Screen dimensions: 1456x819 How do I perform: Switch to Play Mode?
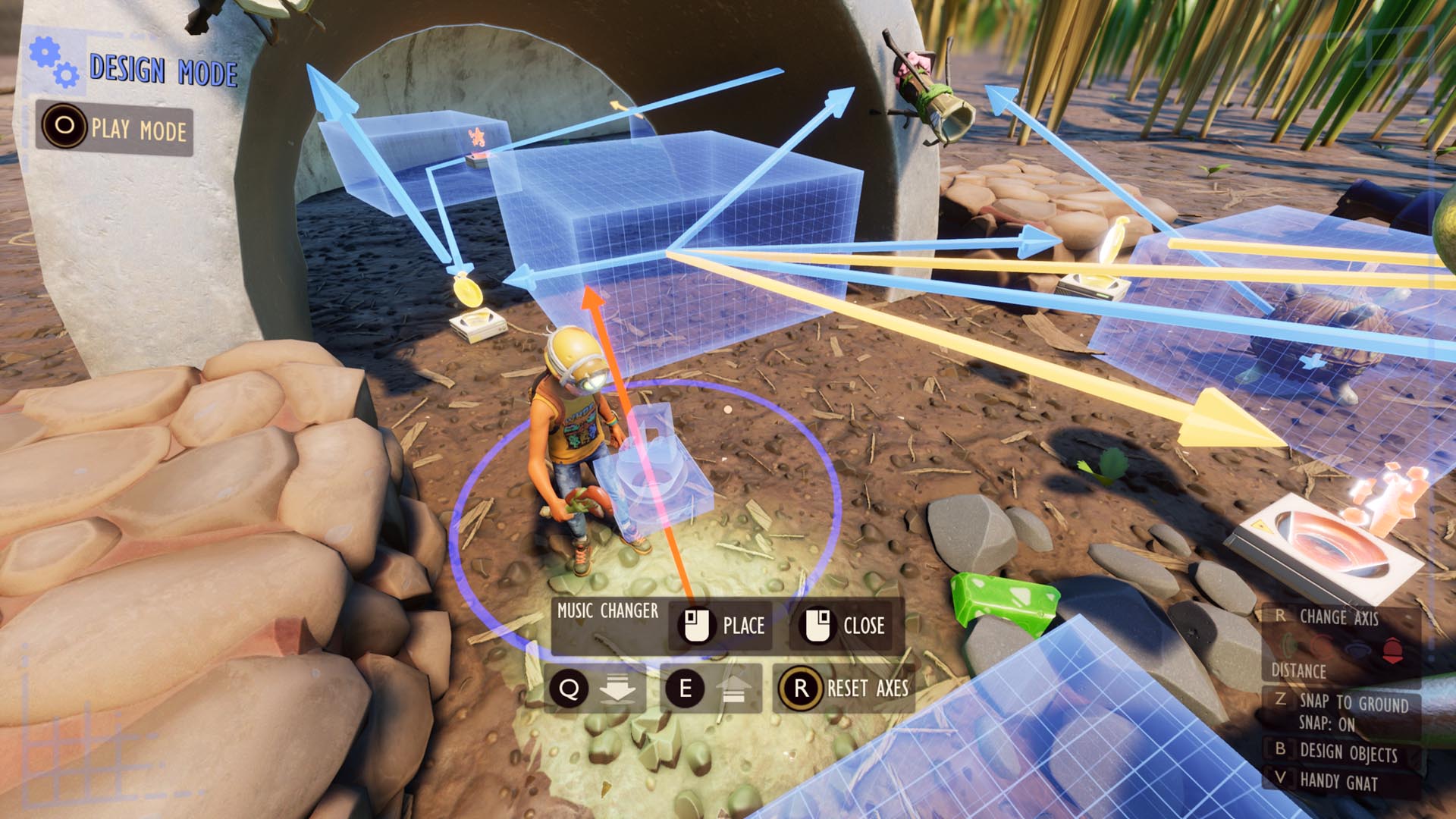(x=115, y=129)
